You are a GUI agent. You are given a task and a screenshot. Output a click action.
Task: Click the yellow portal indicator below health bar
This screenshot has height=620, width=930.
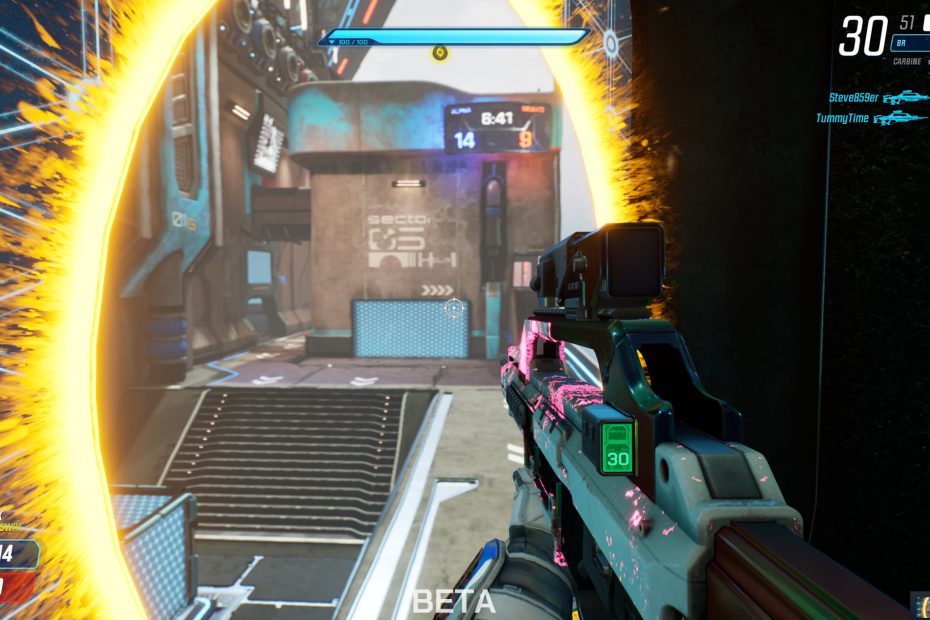tap(440, 52)
